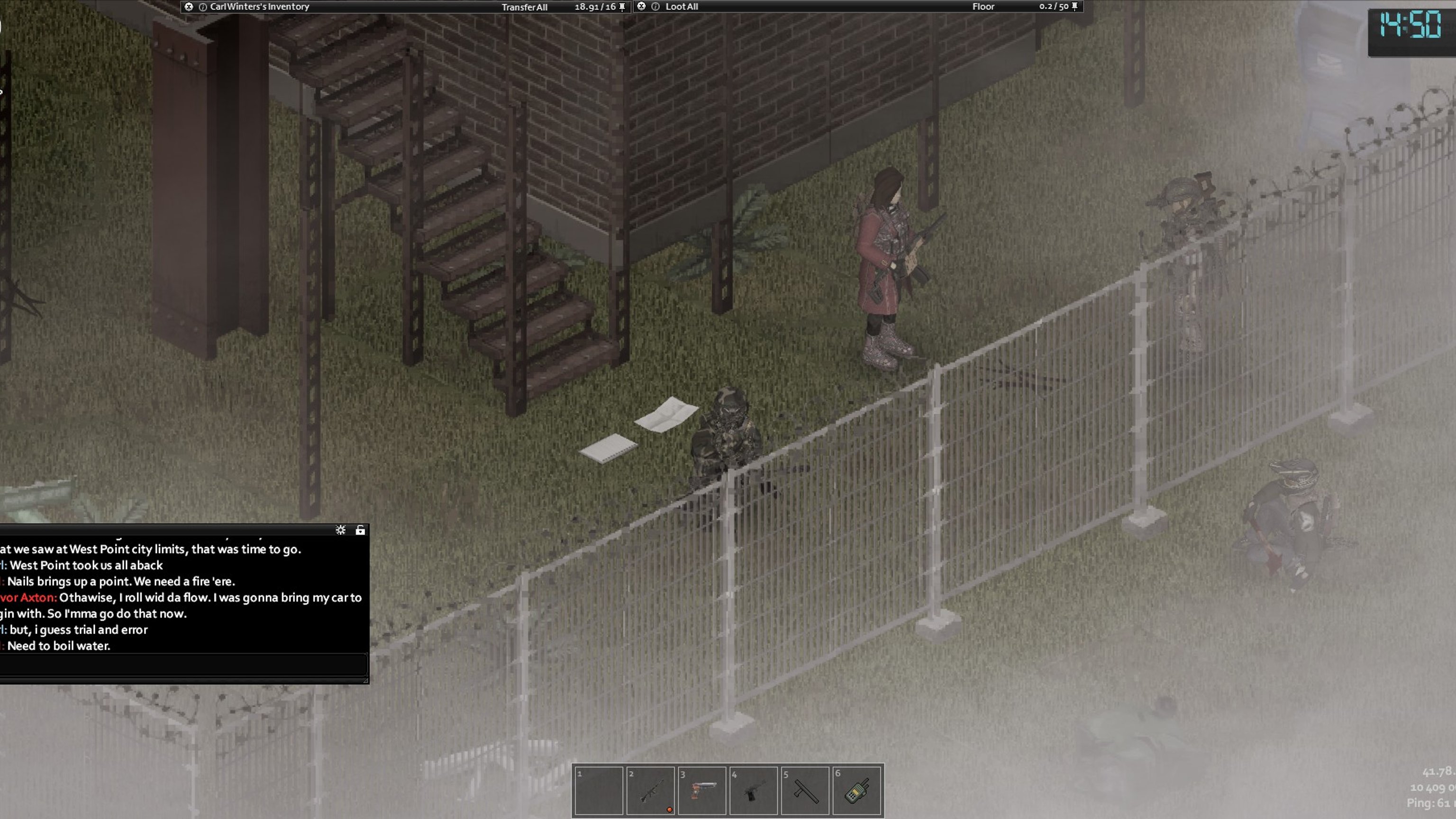Toggle the chat window lock icon
Screen dimensions: 1456x819
click(360, 530)
